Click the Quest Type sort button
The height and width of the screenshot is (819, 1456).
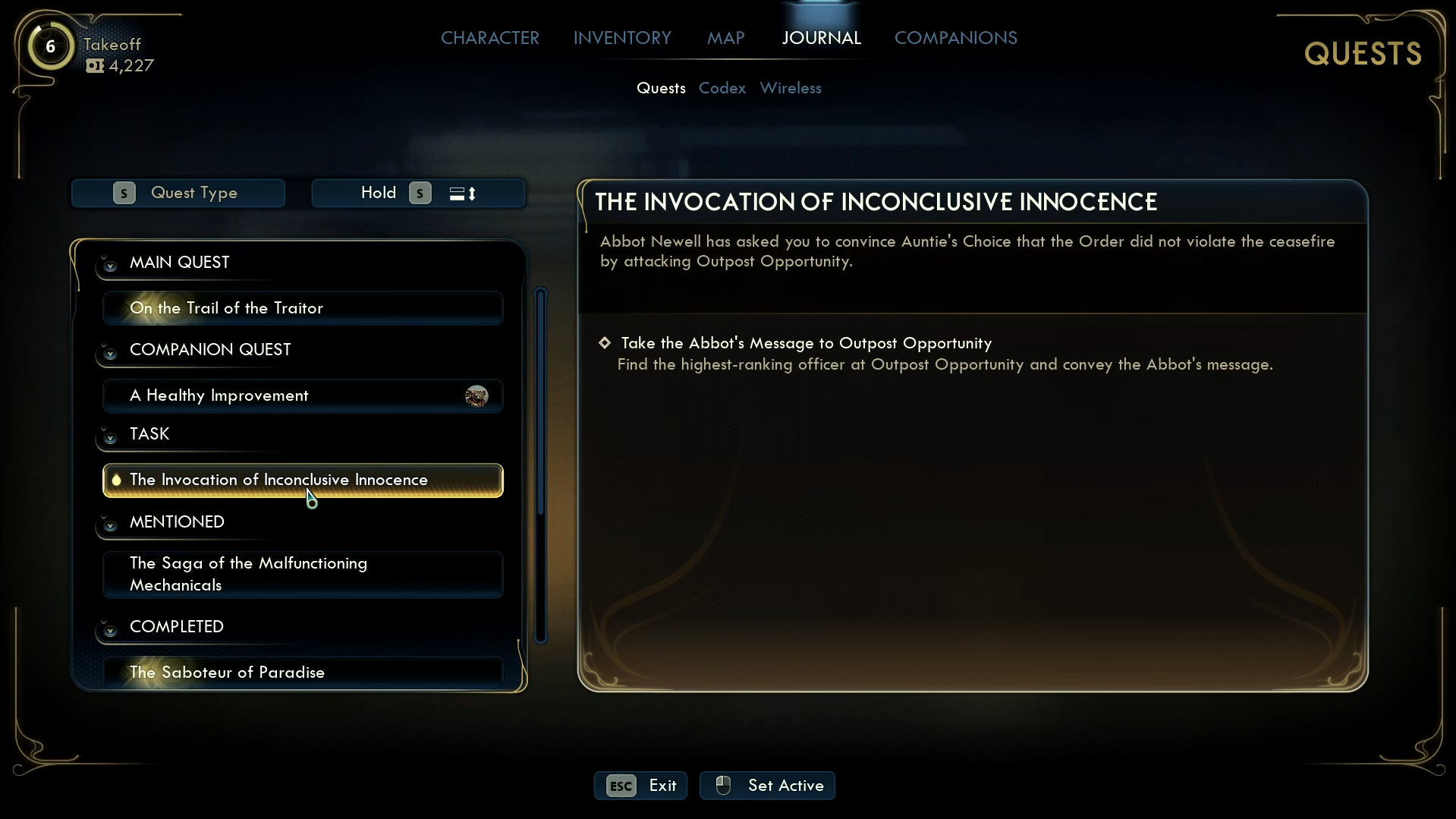[178, 193]
